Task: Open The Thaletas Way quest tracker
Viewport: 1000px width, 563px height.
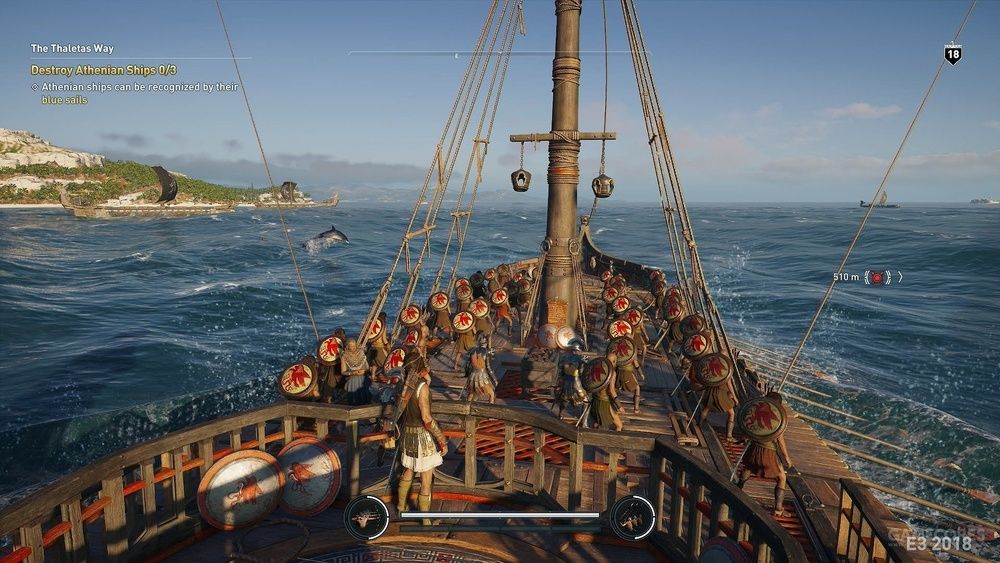Action: (71, 48)
